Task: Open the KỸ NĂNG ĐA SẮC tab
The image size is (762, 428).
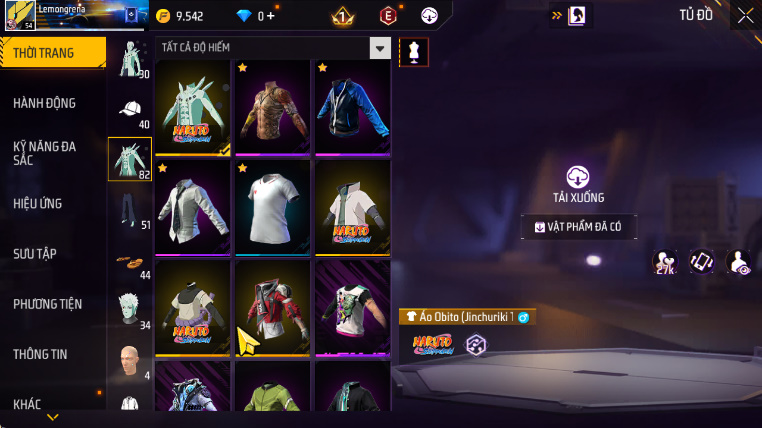Action: (x=45, y=153)
